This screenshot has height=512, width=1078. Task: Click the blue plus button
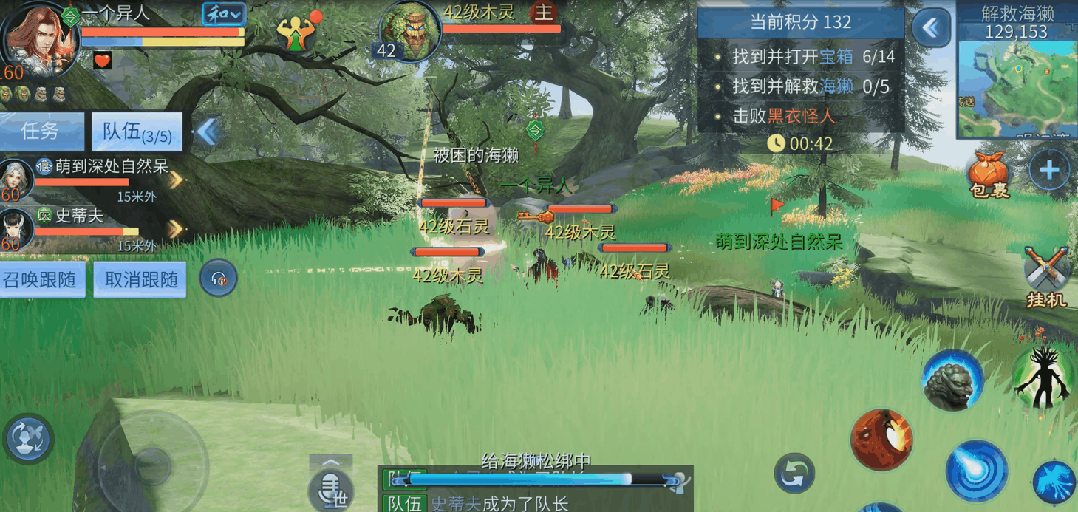1049,171
